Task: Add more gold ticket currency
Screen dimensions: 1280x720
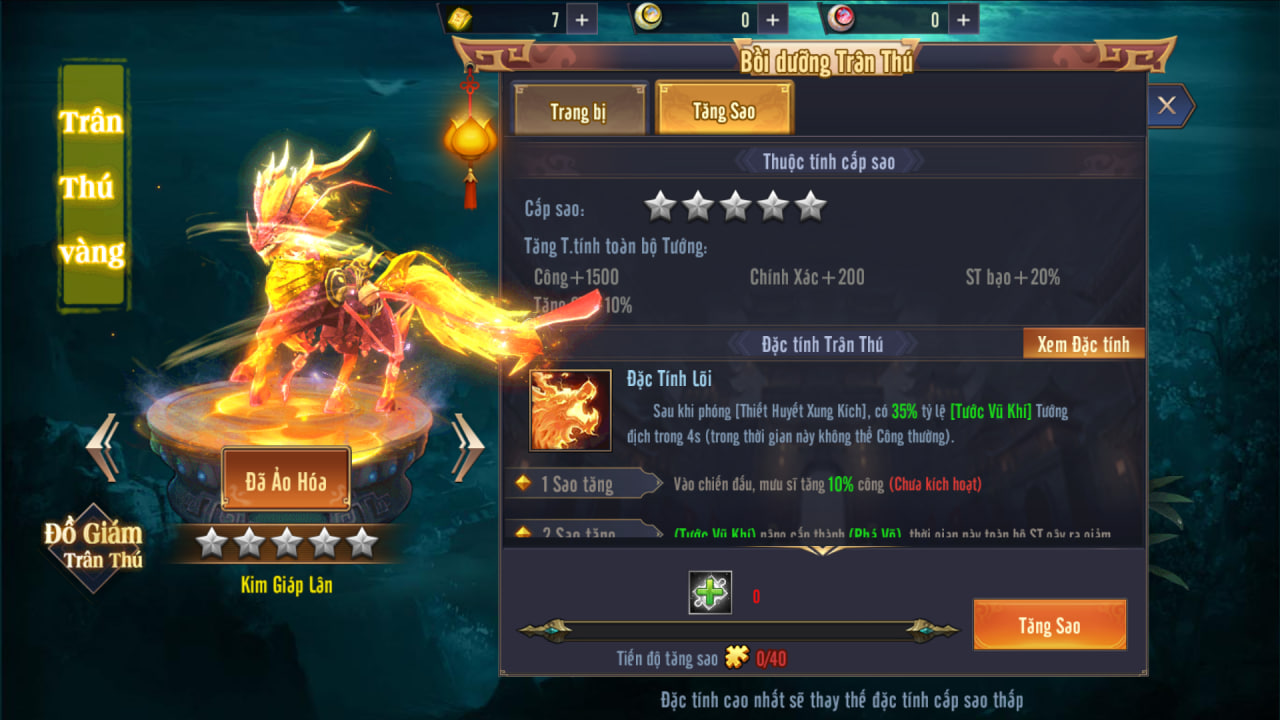Action: pos(582,19)
